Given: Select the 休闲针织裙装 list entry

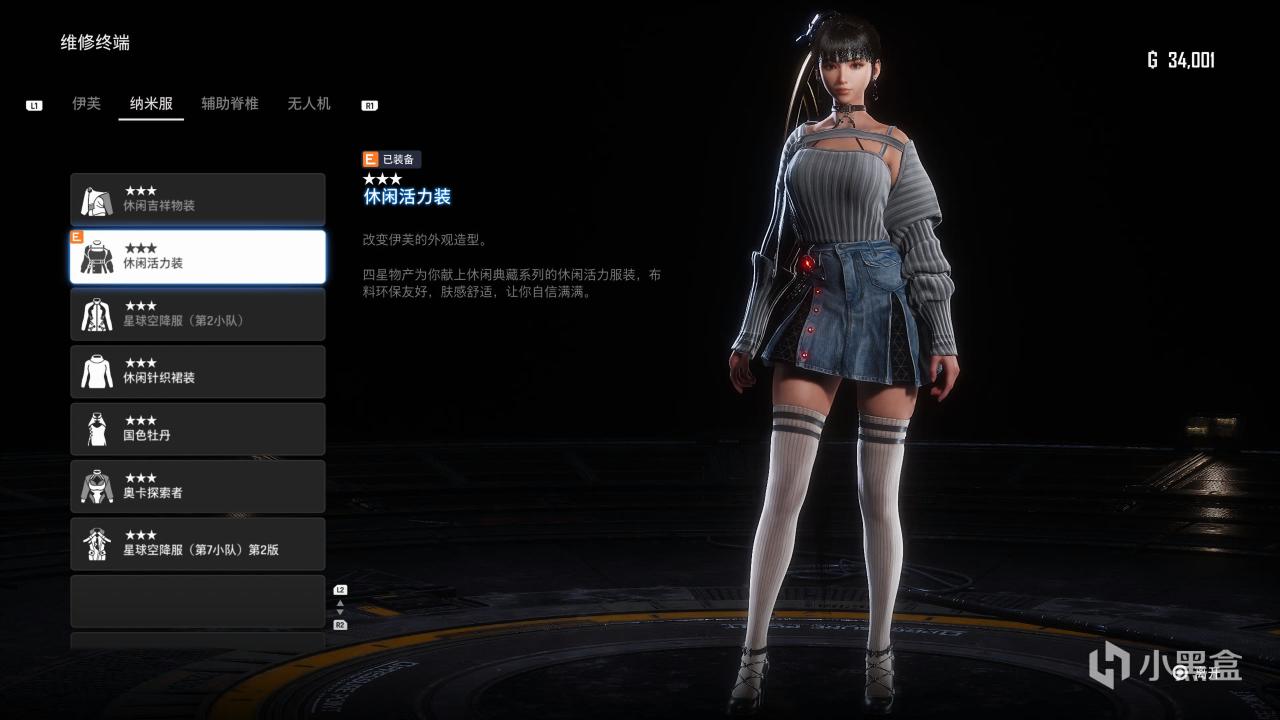Looking at the screenshot, I should (198, 371).
